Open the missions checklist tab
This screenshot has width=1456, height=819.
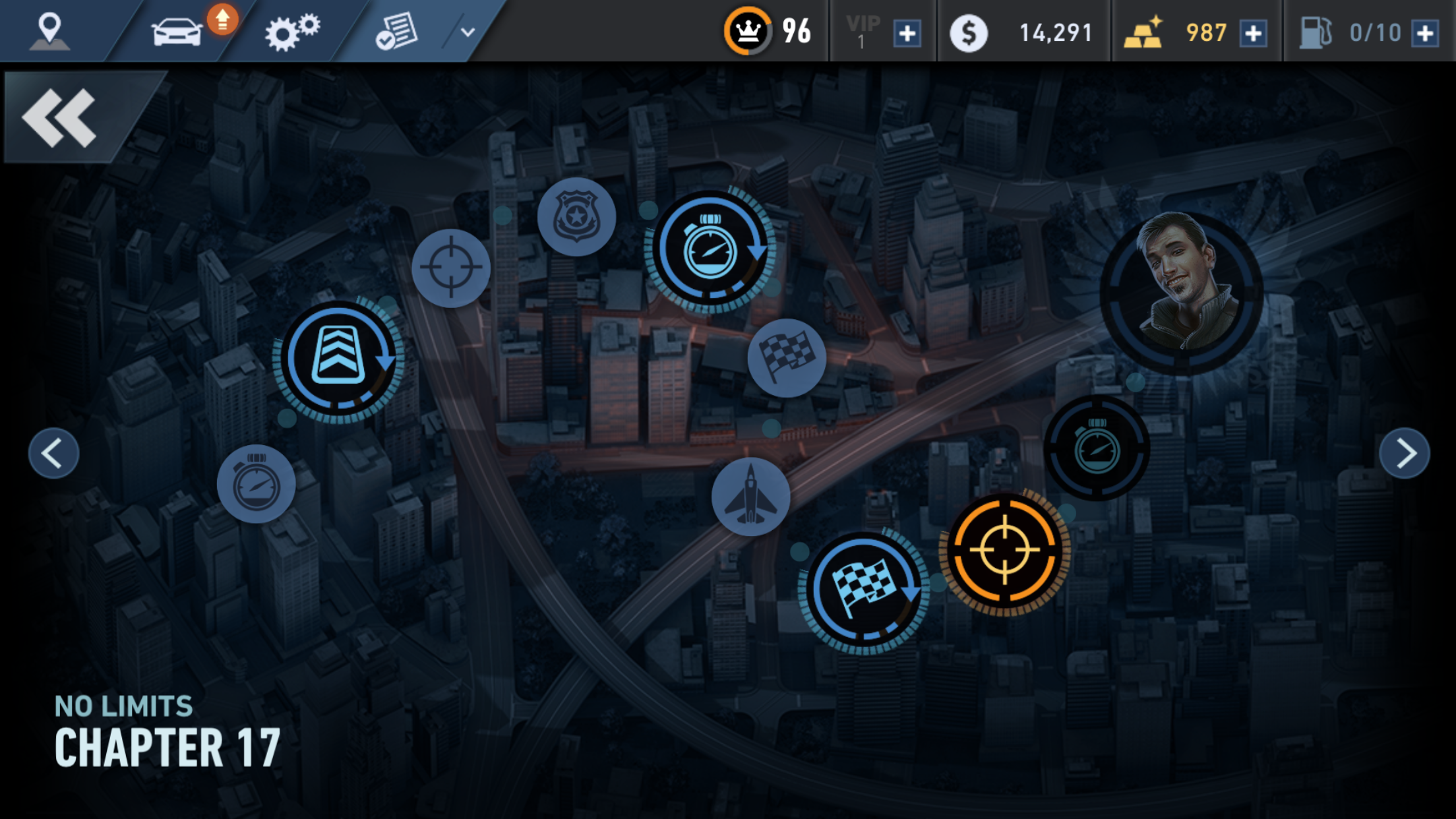tap(396, 31)
